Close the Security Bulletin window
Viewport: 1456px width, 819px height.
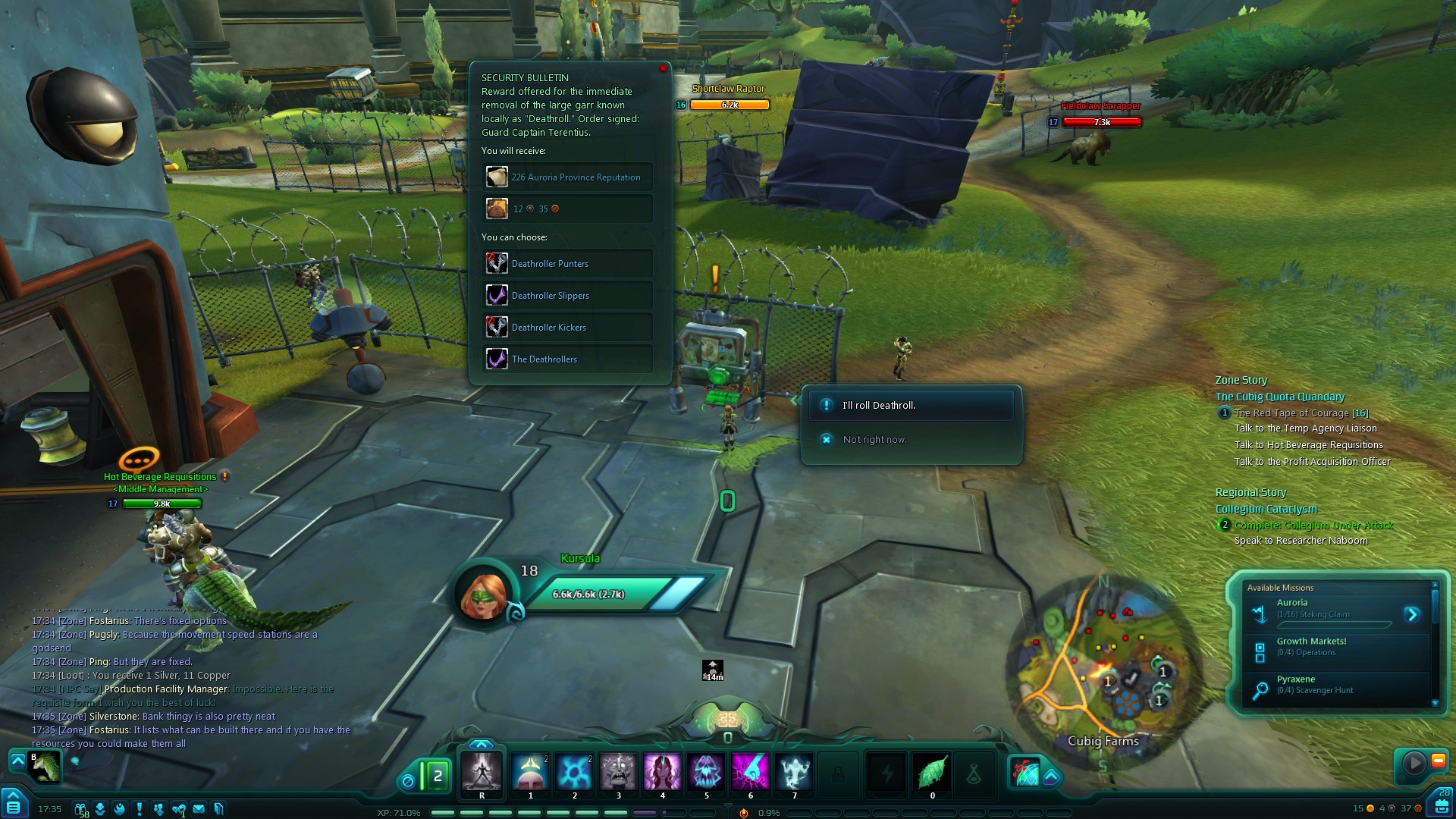(x=664, y=69)
